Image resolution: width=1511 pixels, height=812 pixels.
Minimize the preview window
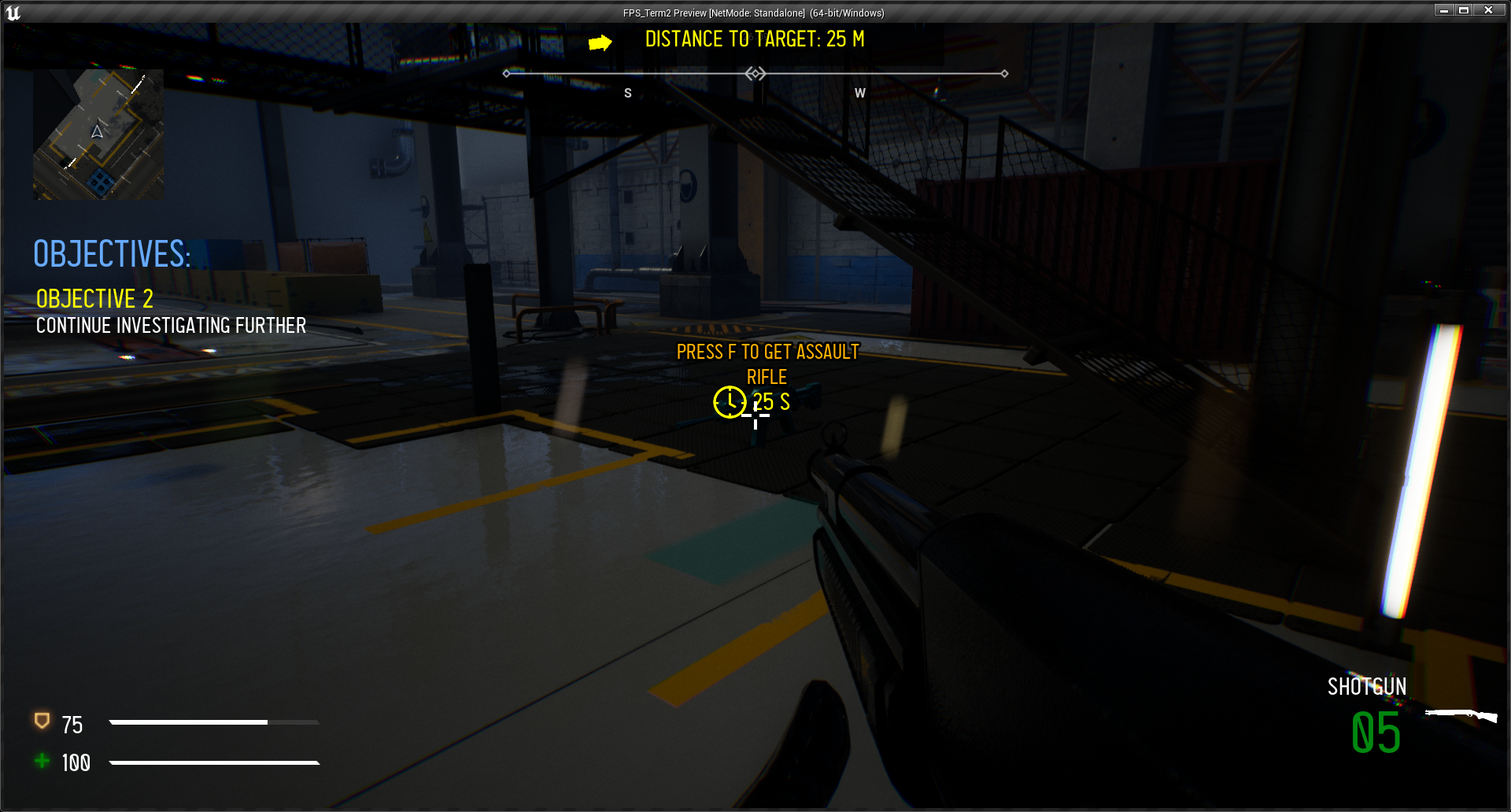(1443, 10)
